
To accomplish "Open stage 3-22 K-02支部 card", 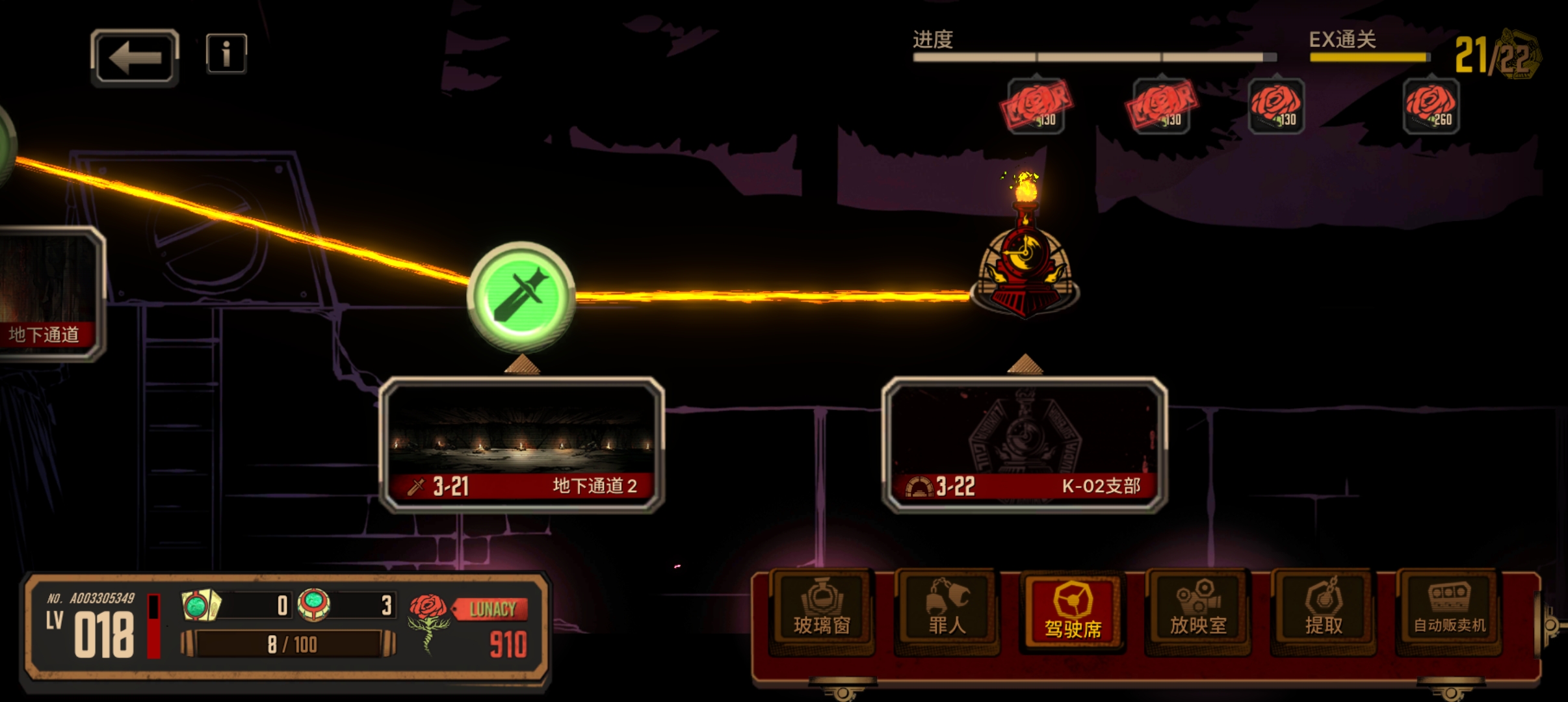I will pos(1025,445).
